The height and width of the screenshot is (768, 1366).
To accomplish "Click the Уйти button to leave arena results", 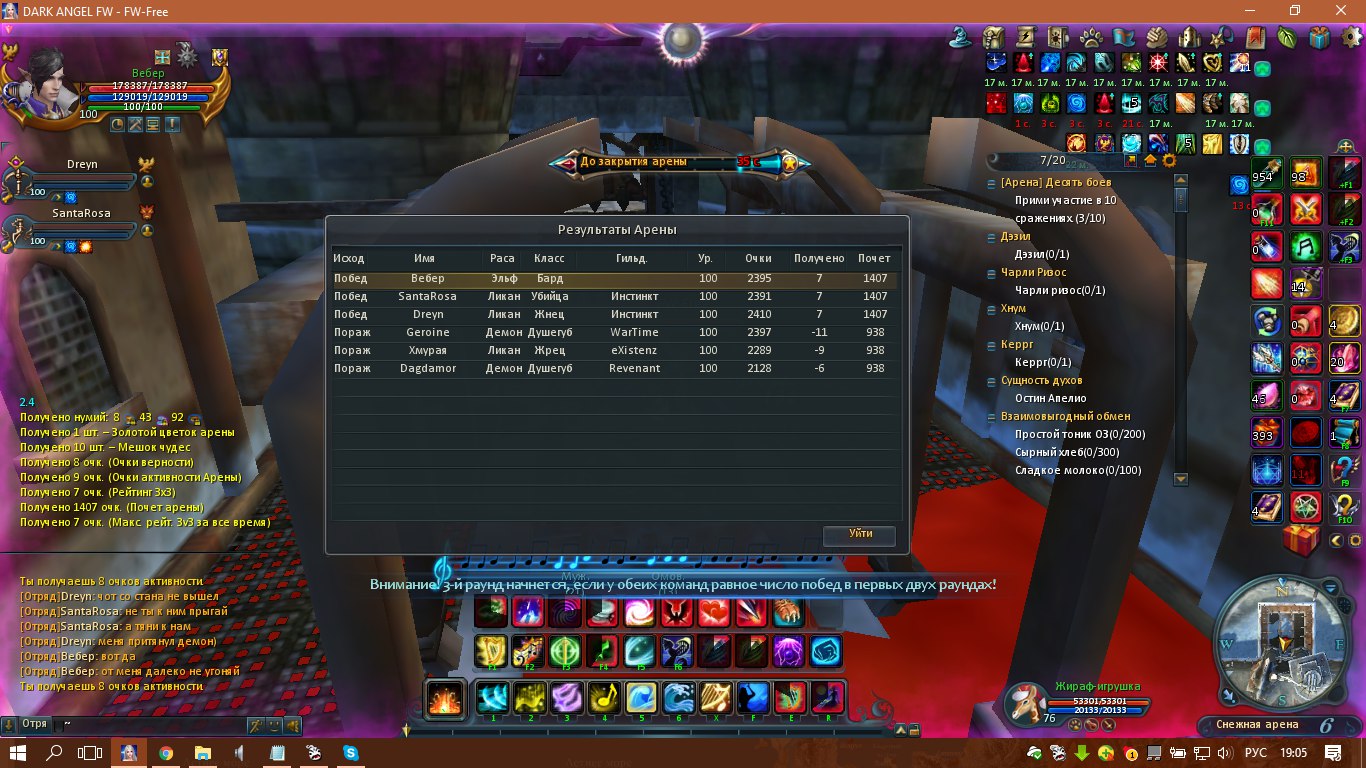I will pyautogui.click(x=859, y=534).
